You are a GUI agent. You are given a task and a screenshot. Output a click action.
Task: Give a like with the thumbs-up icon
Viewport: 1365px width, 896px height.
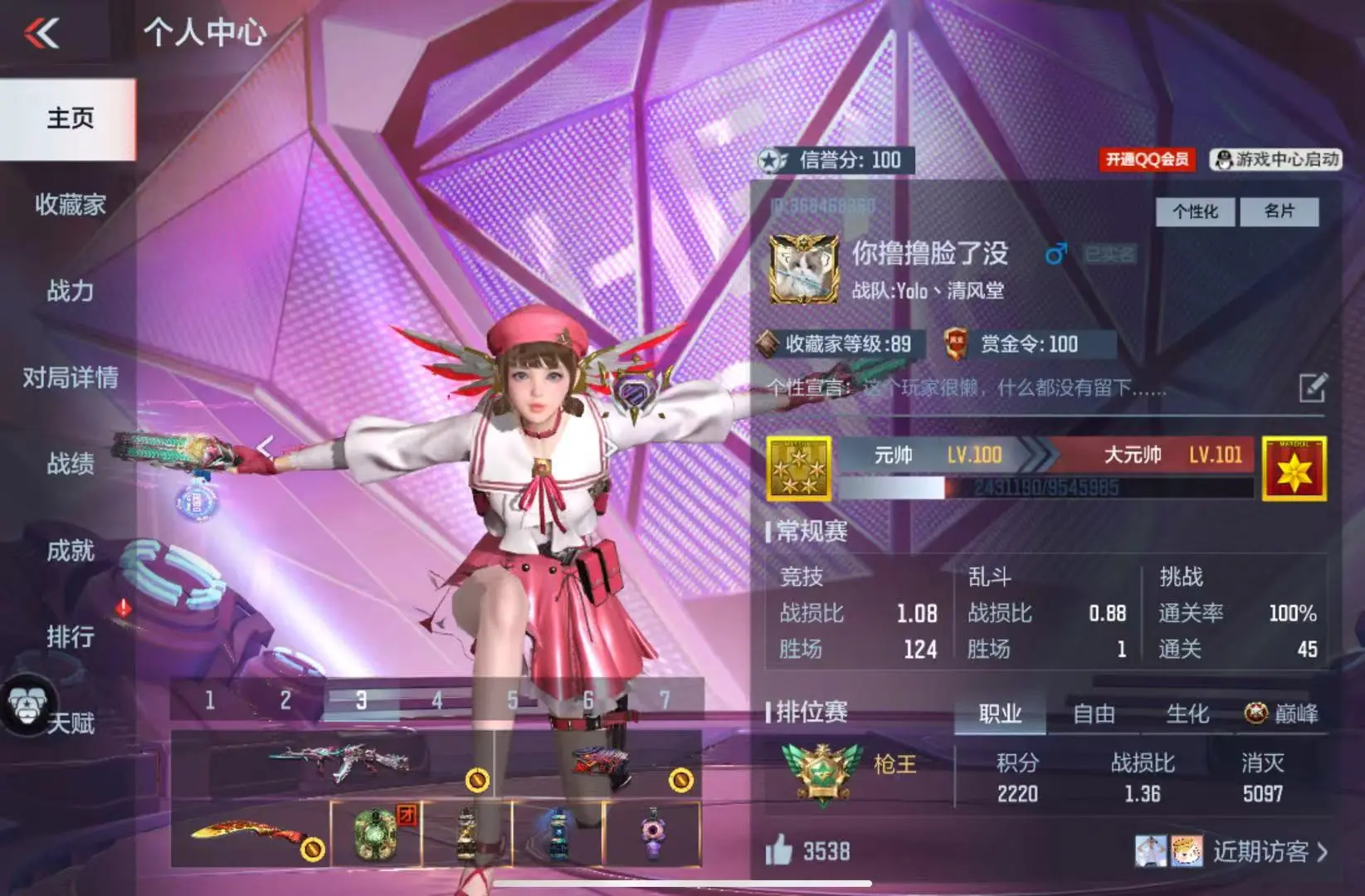pyautogui.click(x=778, y=850)
